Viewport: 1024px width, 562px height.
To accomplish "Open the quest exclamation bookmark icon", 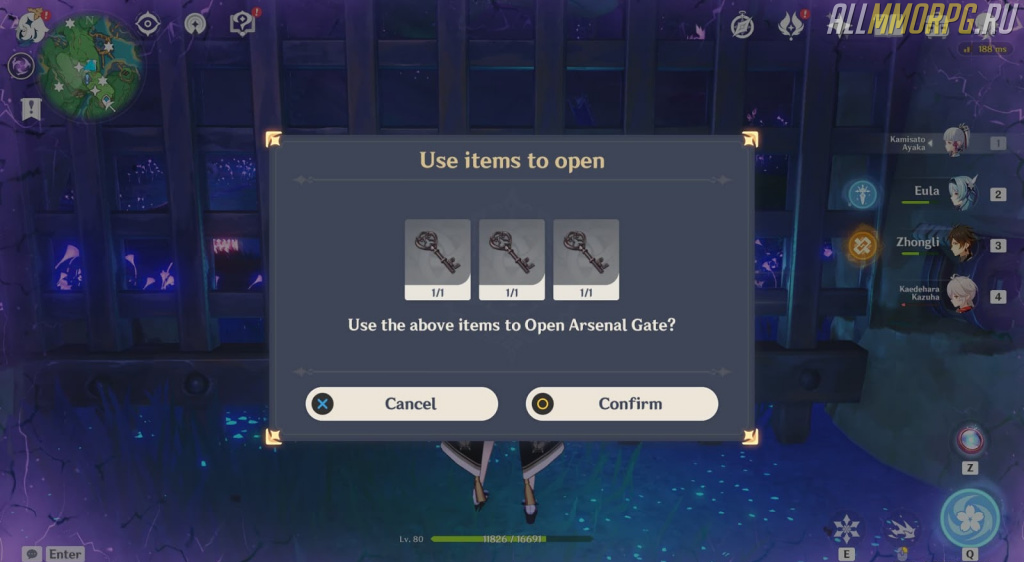I will [x=31, y=108].
